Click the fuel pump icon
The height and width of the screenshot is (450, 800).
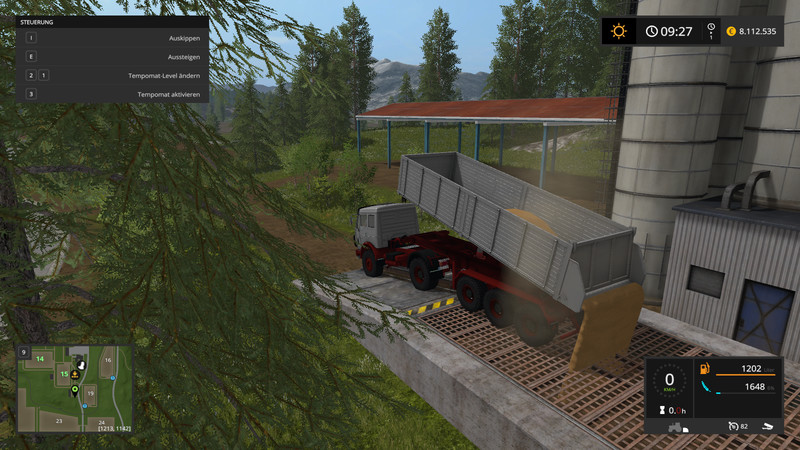coord(704,368)
